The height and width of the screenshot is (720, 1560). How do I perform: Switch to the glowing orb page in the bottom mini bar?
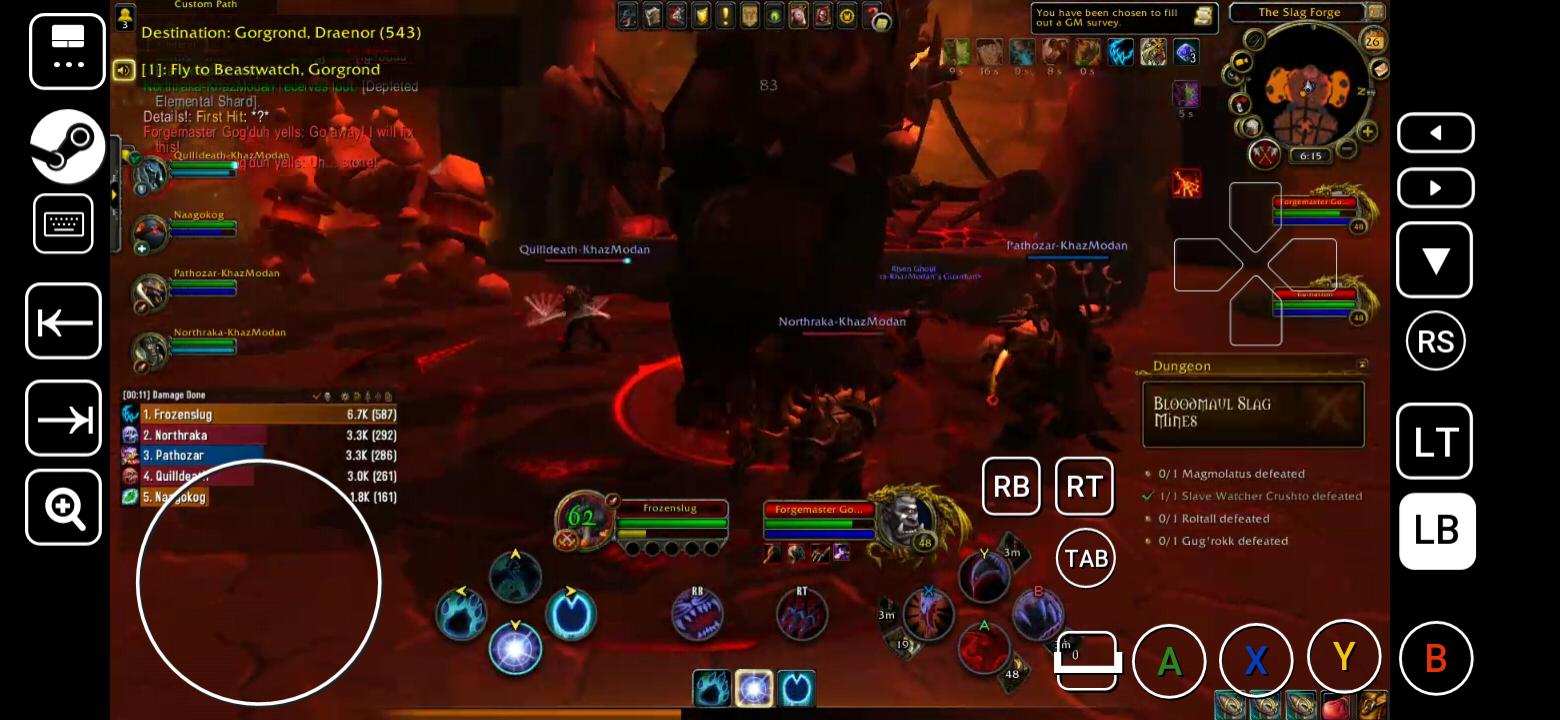[754, 687]
